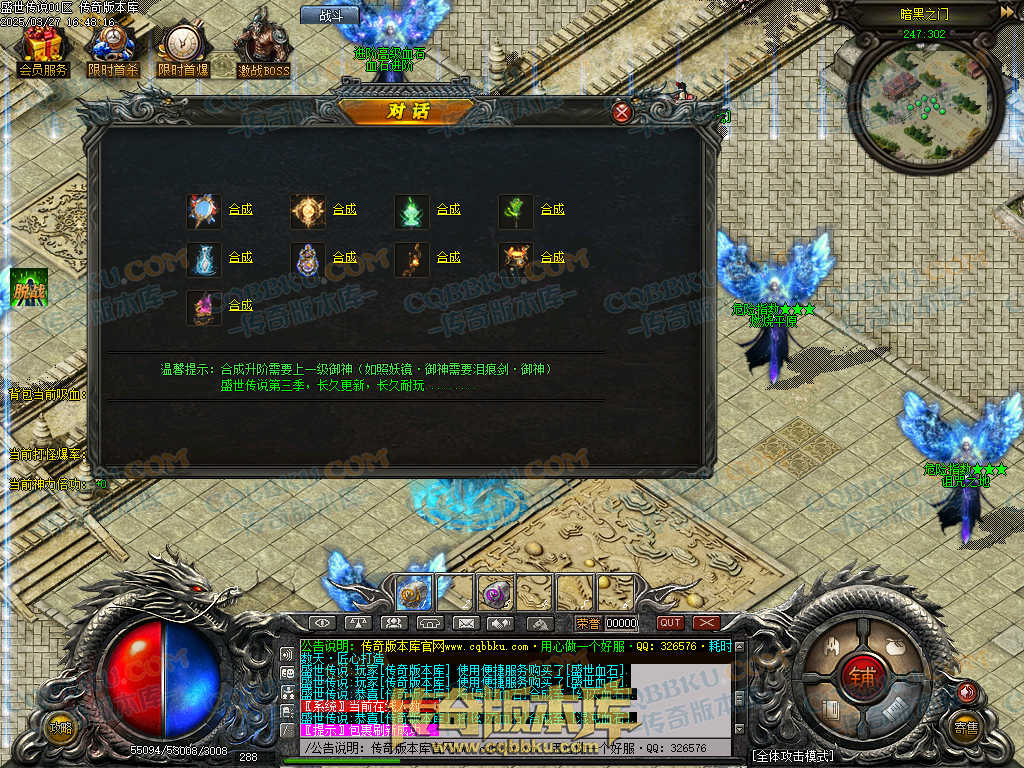This screenshot has height=768, width=1024.
Task: Toggle the 战斗 tab at the top
Action: pyautogui.click(x=330, y=15)
